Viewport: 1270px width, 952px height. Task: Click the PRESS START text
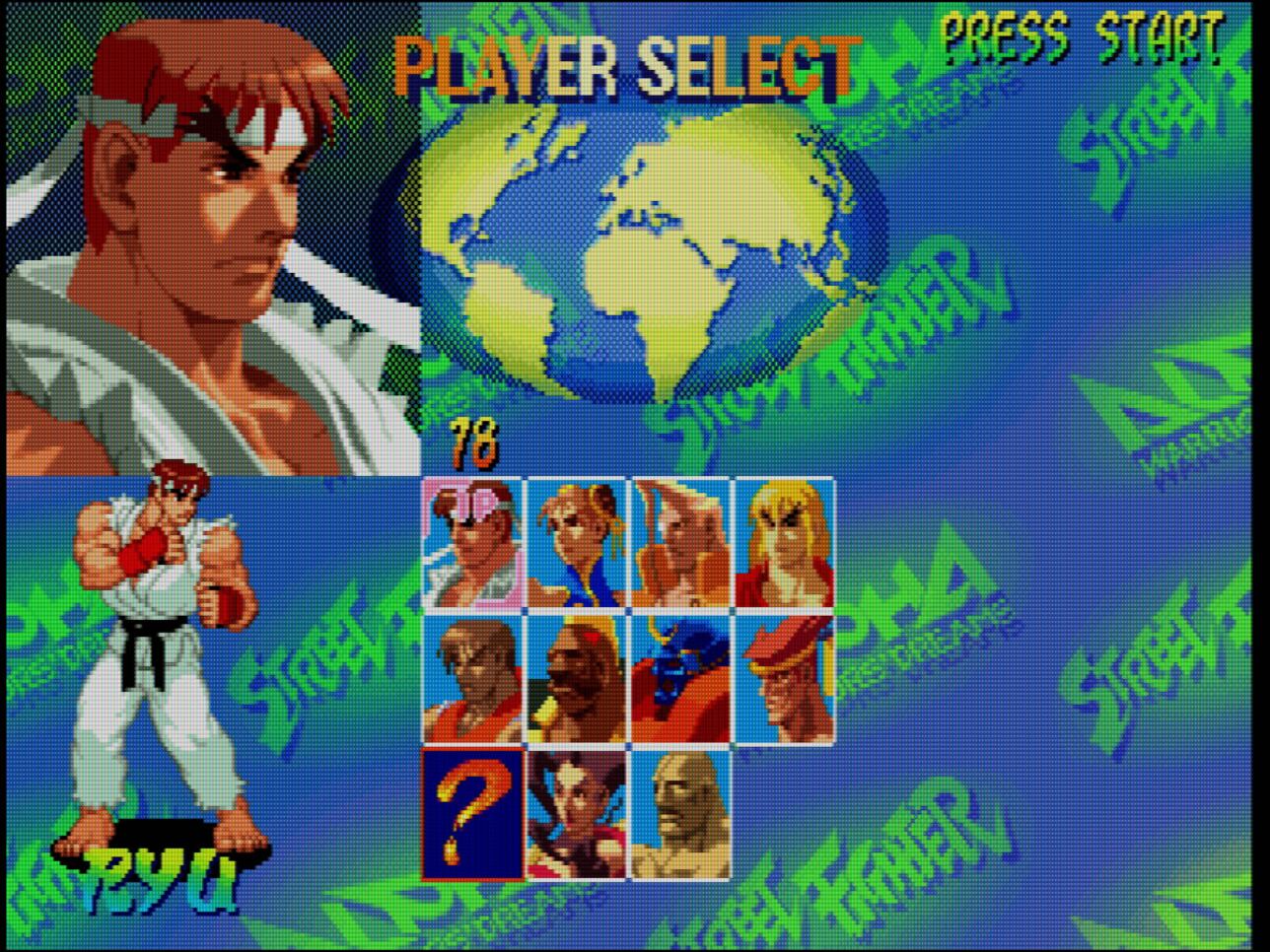pos(1083,34)
